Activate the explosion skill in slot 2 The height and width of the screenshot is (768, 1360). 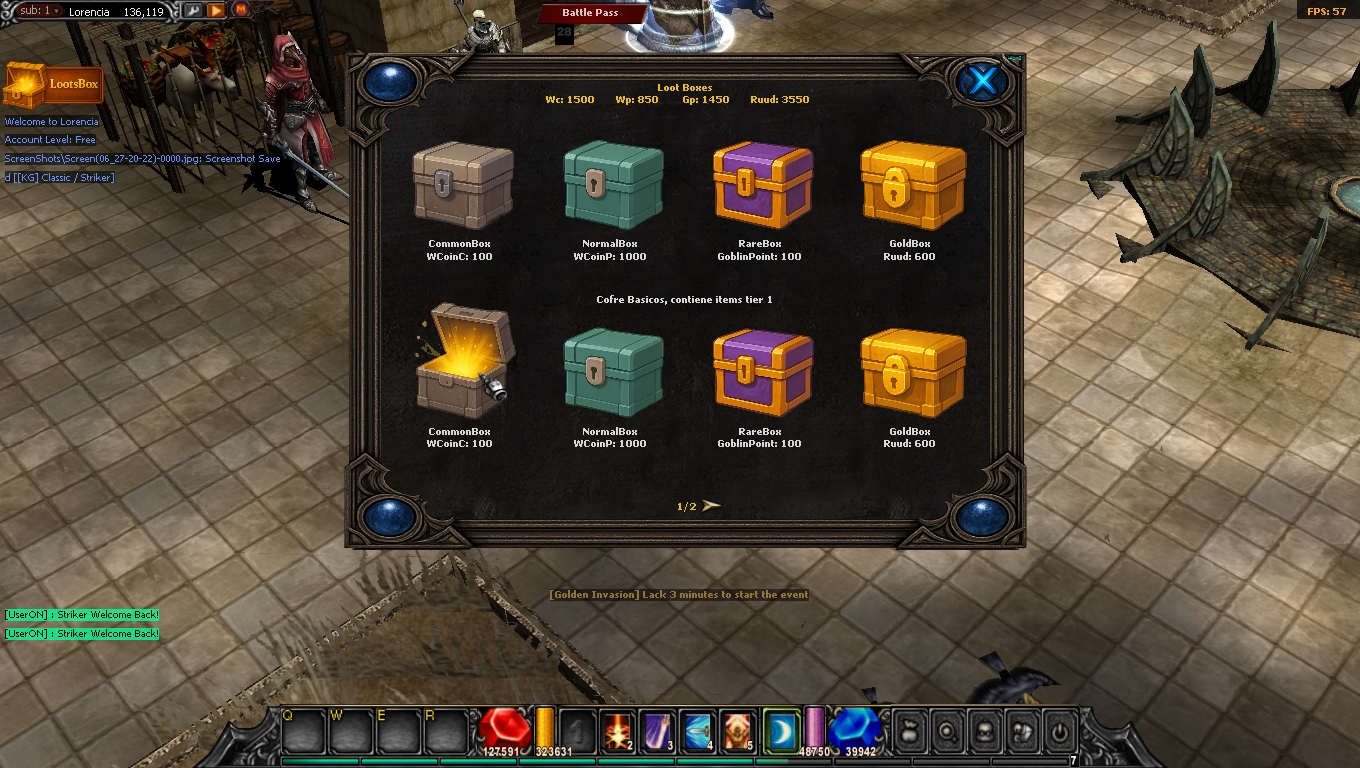point(617,731)
